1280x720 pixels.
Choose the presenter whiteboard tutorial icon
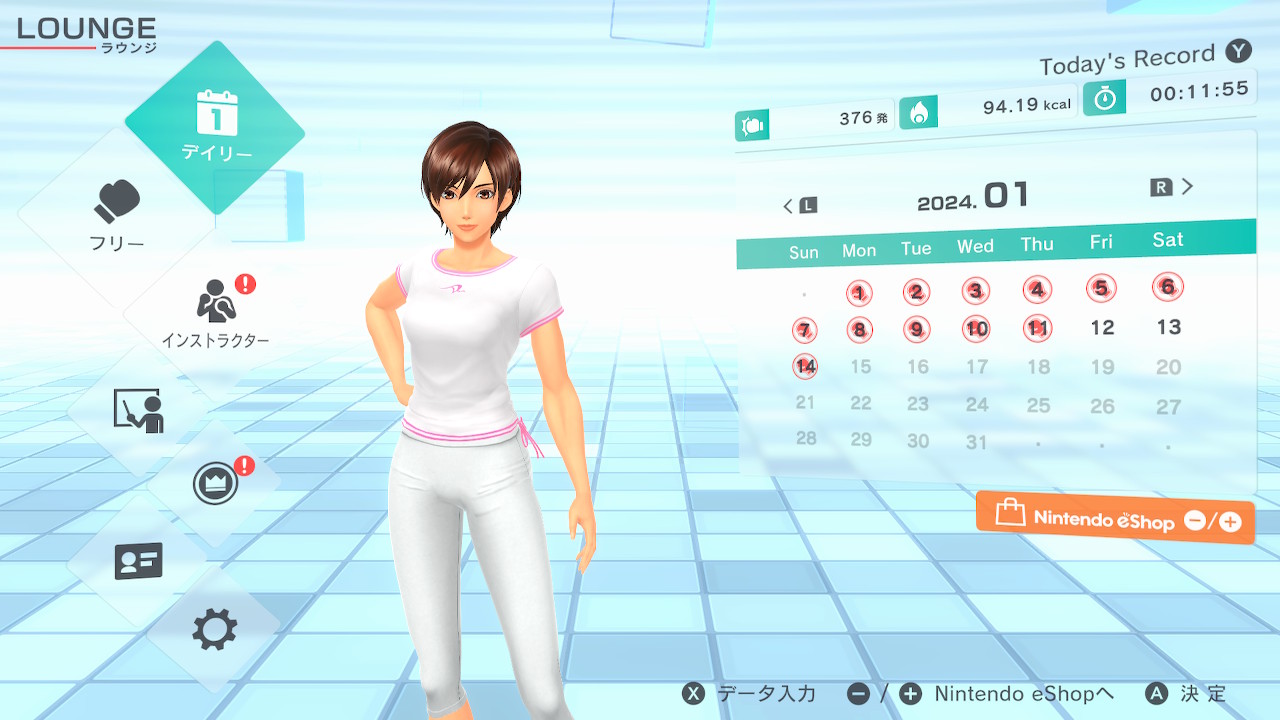coord(138,410)
